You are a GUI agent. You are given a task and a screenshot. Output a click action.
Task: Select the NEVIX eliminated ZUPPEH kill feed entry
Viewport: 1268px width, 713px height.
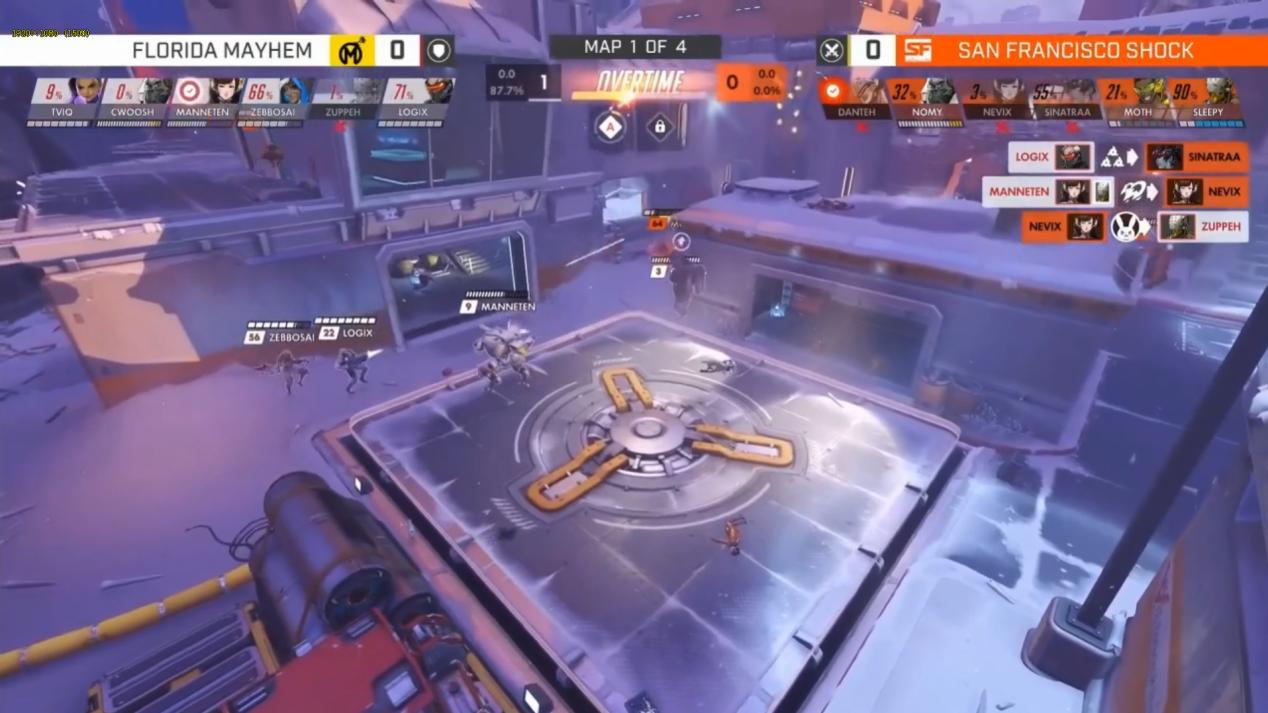1134,227
